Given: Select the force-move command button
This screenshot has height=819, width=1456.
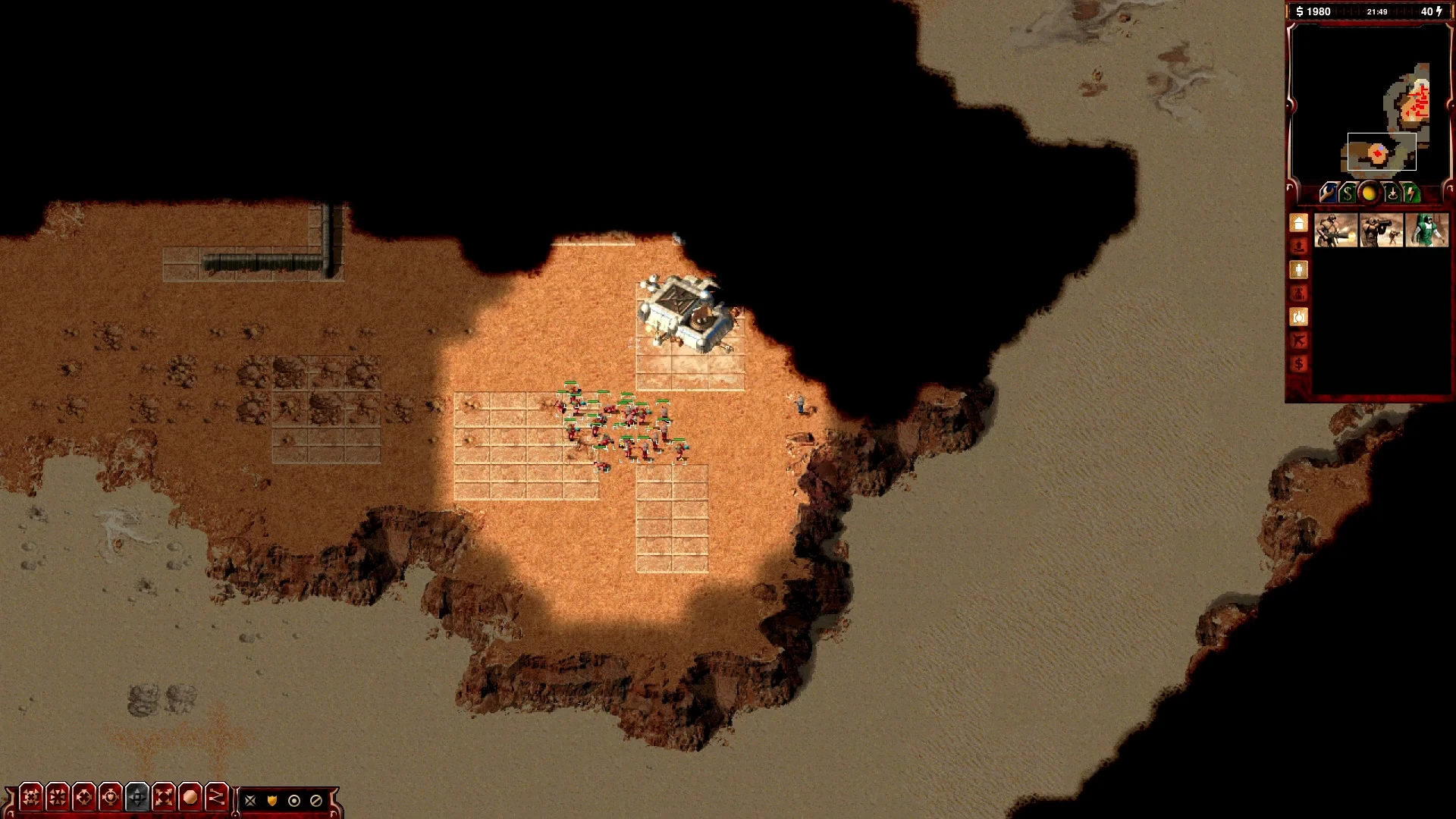Looking at the screenshot, I should (58, 798).
